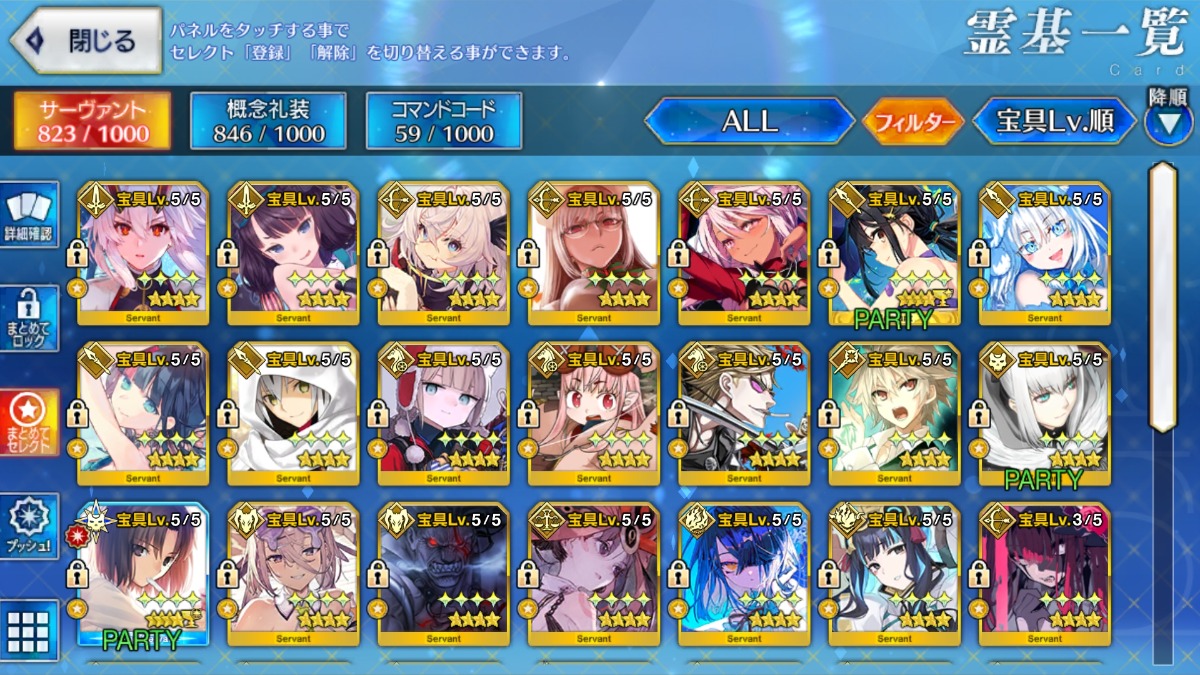Activate まとめてロック bulk lock

29,318
